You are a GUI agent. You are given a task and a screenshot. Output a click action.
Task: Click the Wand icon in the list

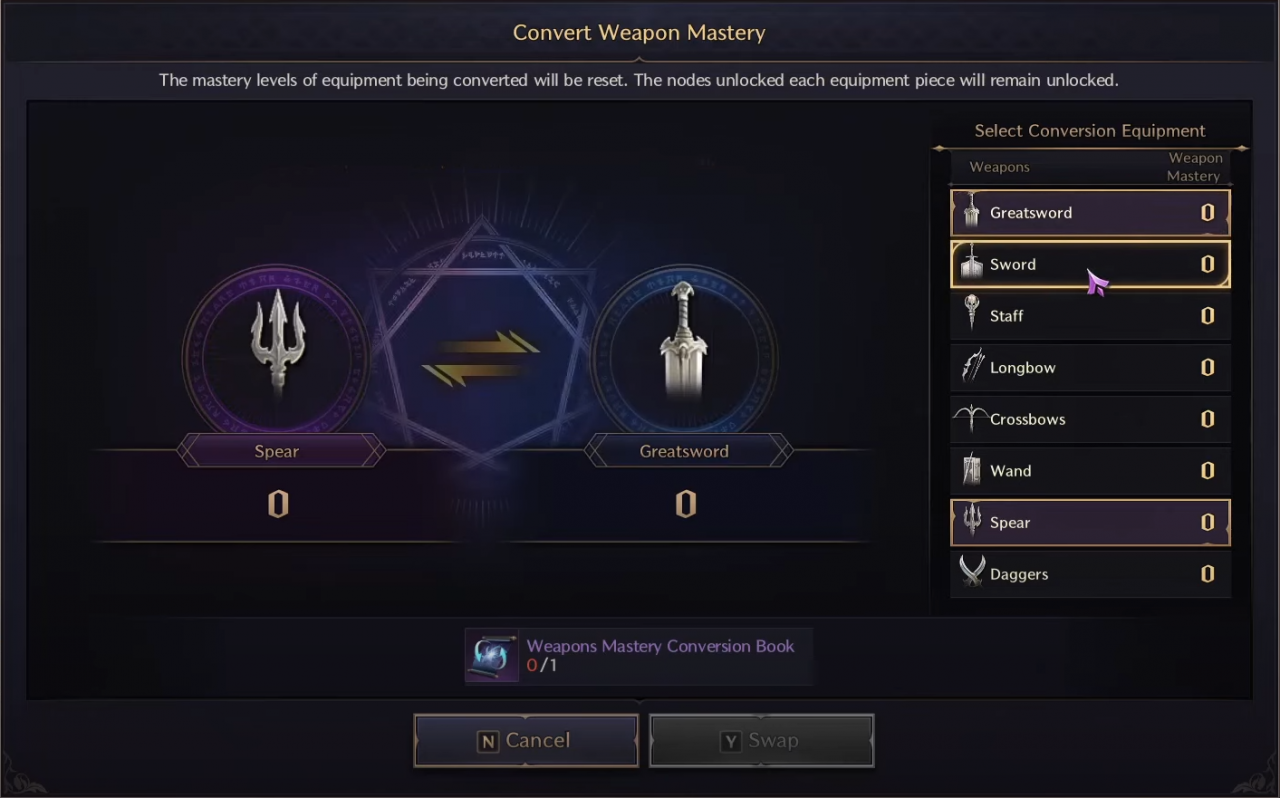tap(971, 470)
